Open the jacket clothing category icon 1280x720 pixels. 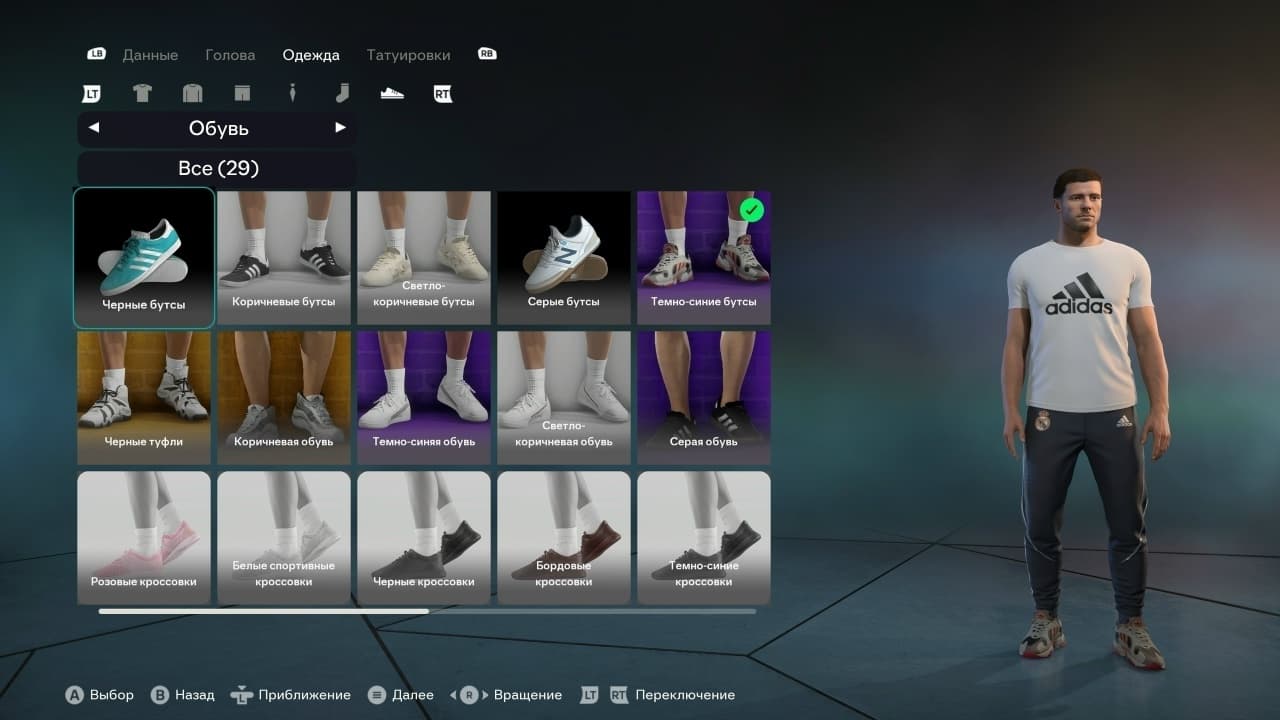192,93
